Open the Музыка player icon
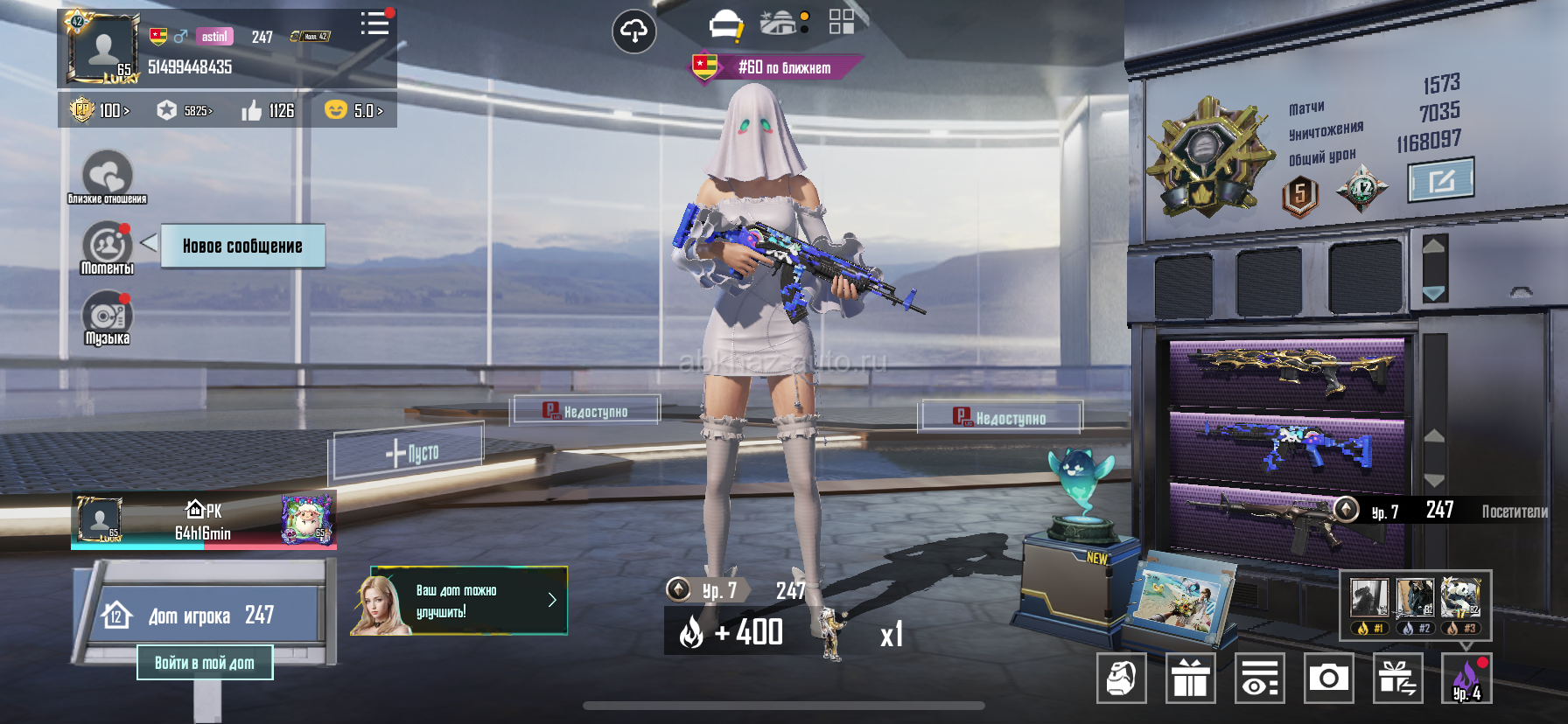This screenshot has height=724, width=1568. pos(107,318)
